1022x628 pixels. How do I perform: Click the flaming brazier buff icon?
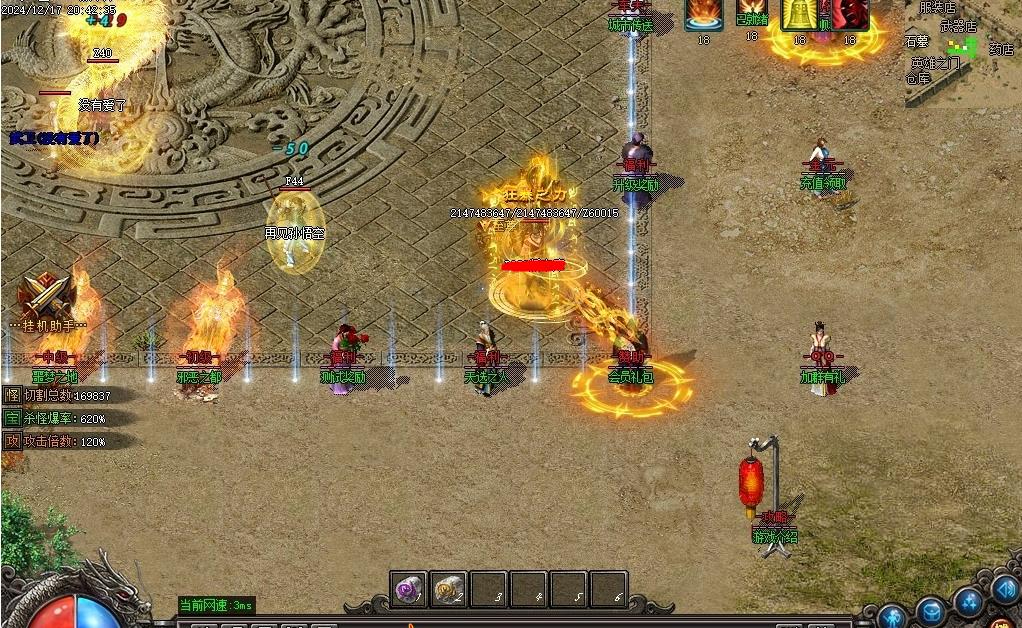coord(704,15)
